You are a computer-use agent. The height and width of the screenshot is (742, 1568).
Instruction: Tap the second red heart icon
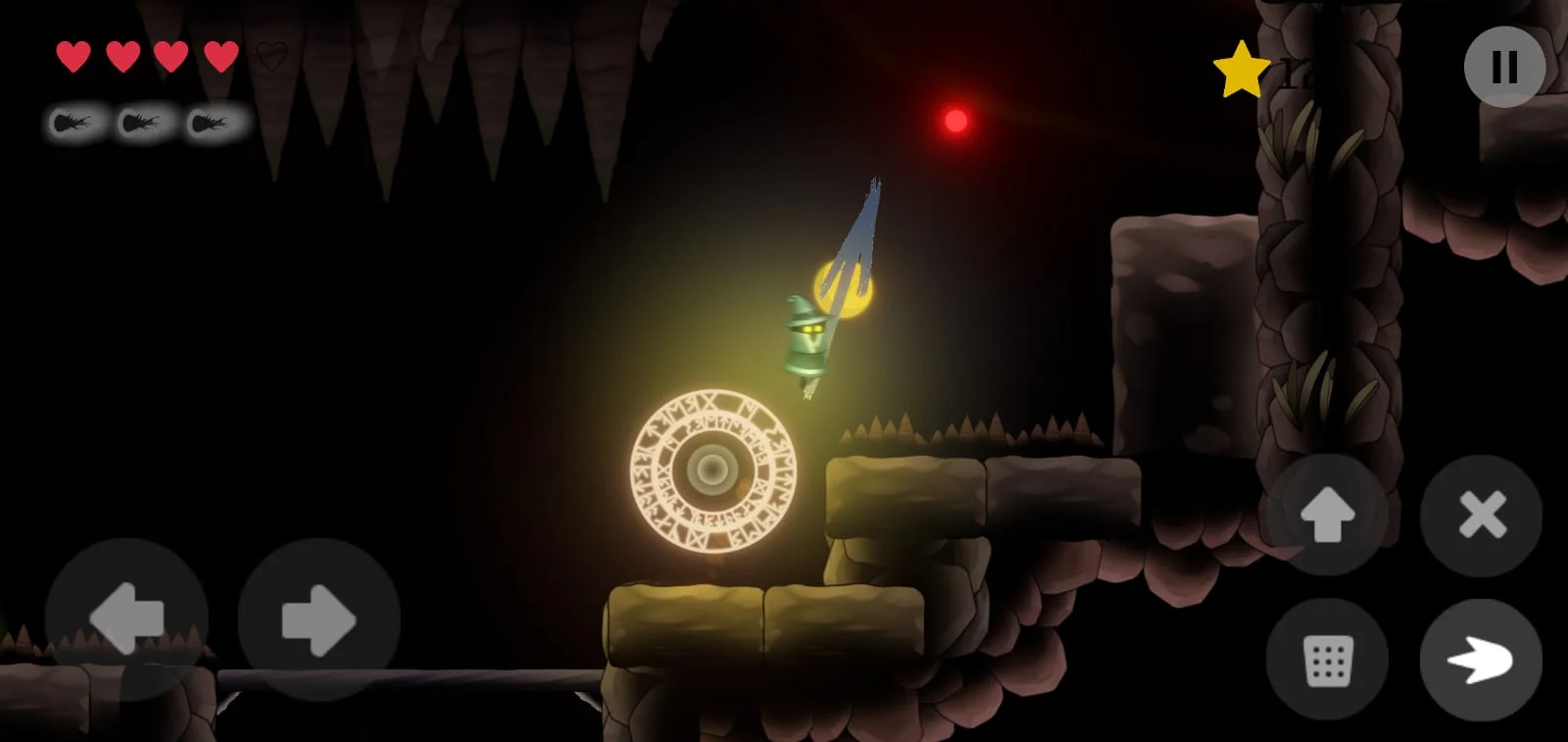(122, 56)
